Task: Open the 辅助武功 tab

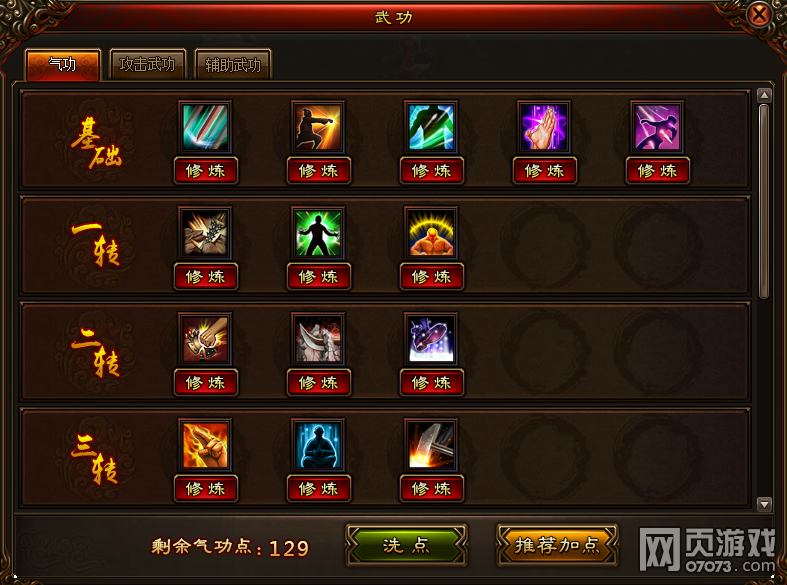Action: (x=233, y=65)
